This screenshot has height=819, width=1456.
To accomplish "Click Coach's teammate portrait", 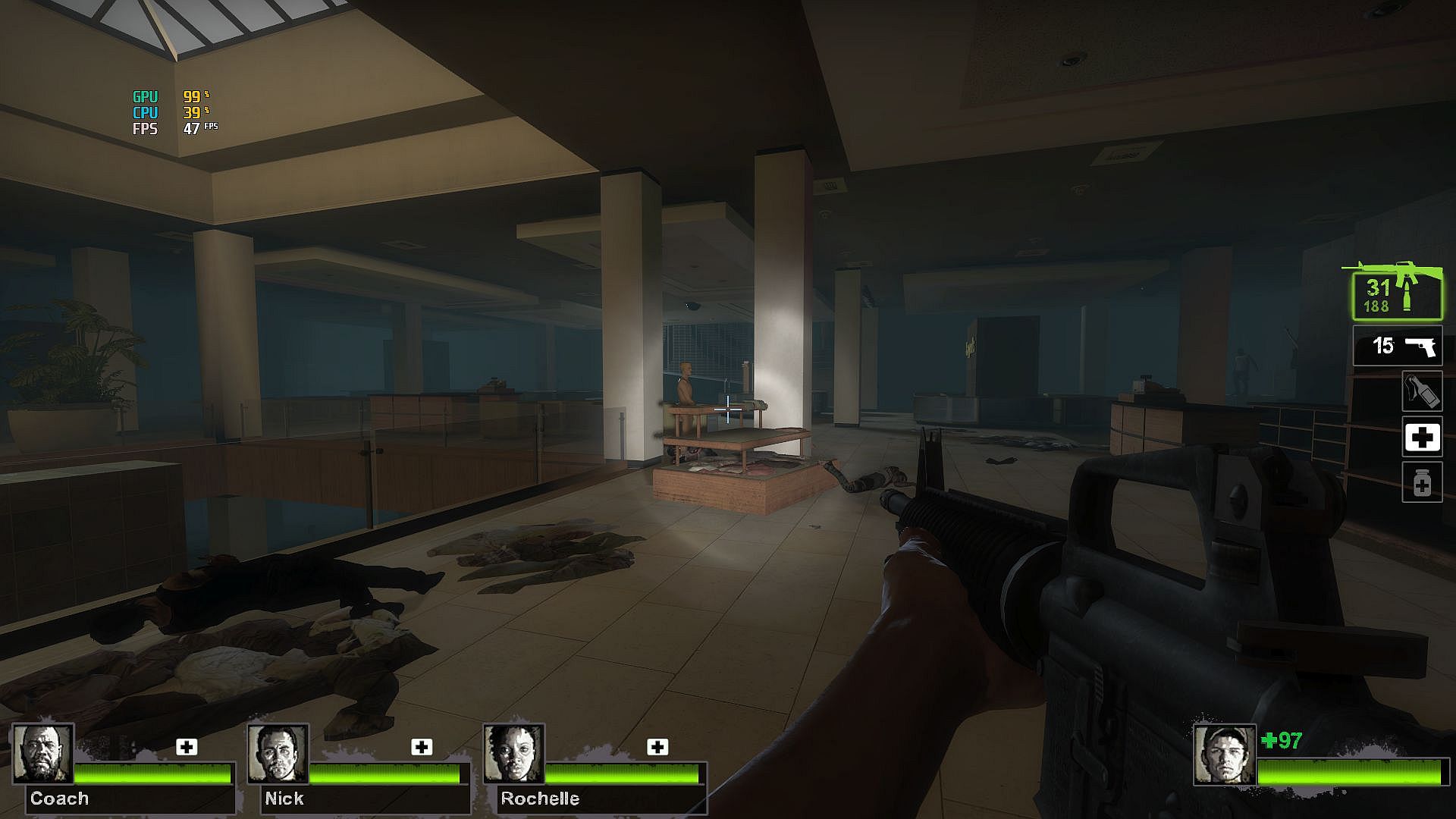I will (x=42, y=754).
